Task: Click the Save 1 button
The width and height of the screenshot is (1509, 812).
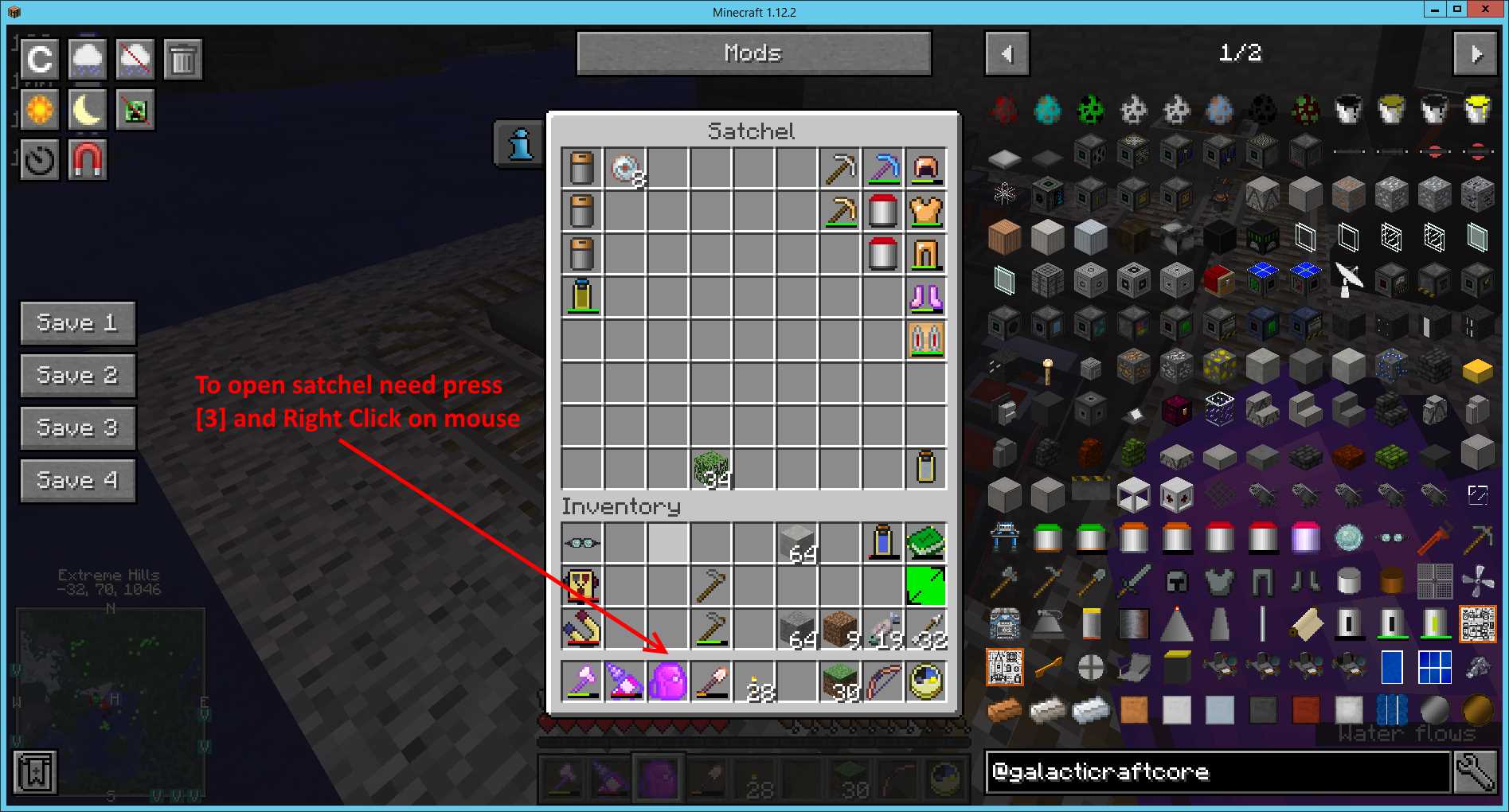Action: pos(77,322)
